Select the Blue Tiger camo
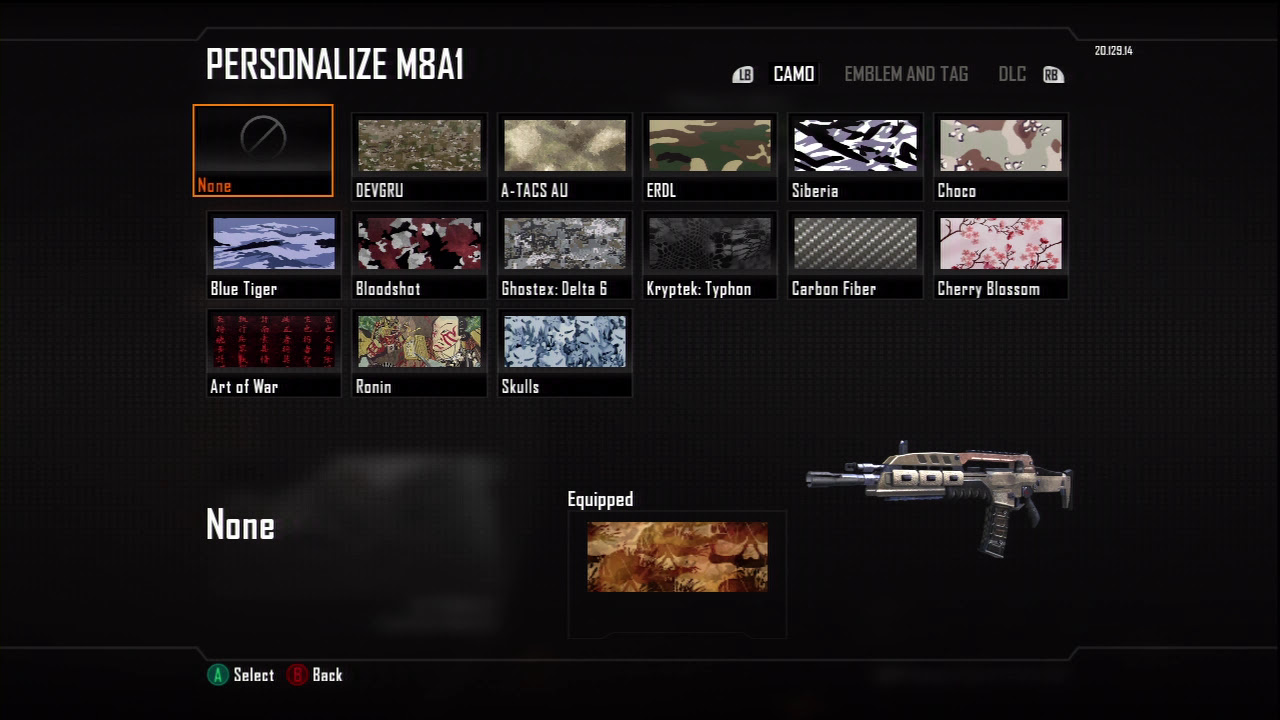Viewport: 1280px width, 720px height. coord(274,254)
